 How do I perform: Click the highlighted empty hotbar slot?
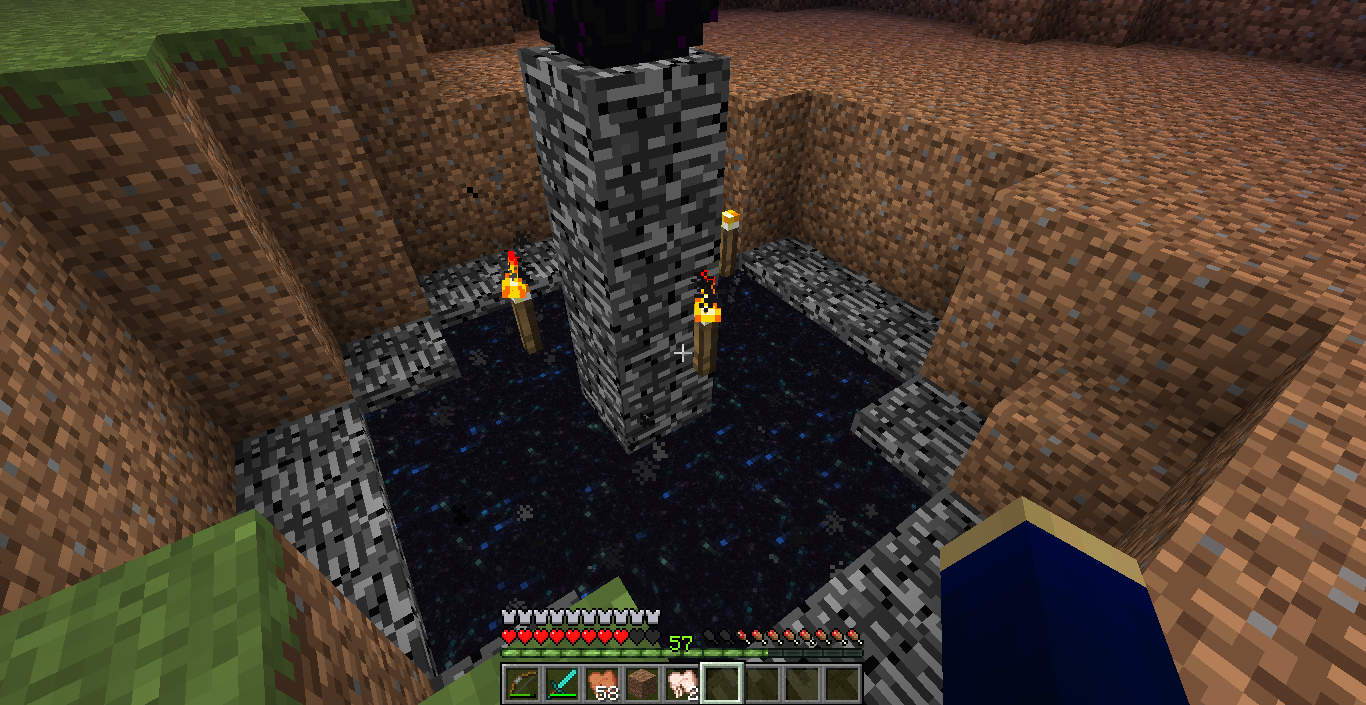coord(722,684)
